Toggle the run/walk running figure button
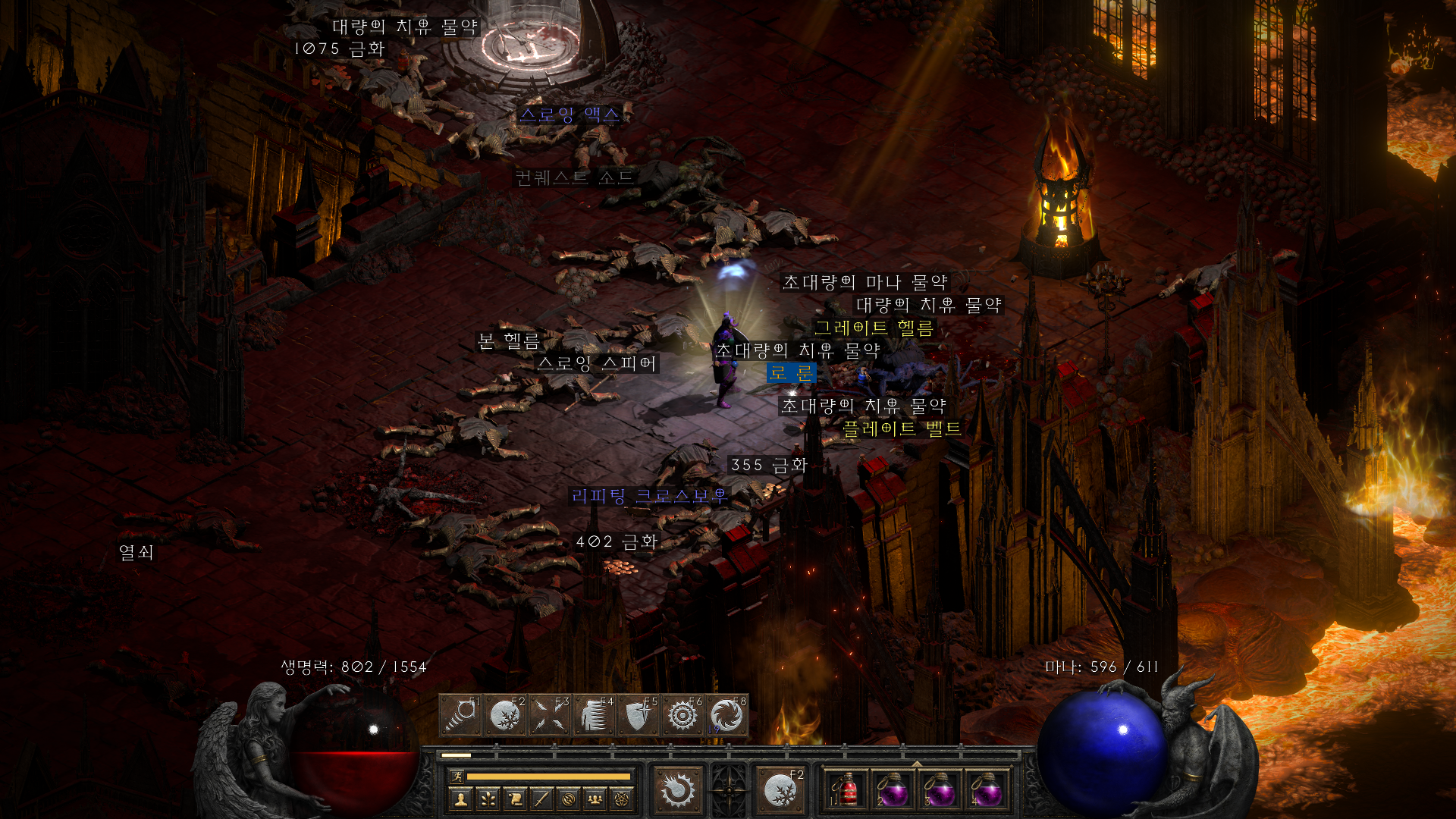The width and height of the screenshot is (1456, 819). (457, 776)
